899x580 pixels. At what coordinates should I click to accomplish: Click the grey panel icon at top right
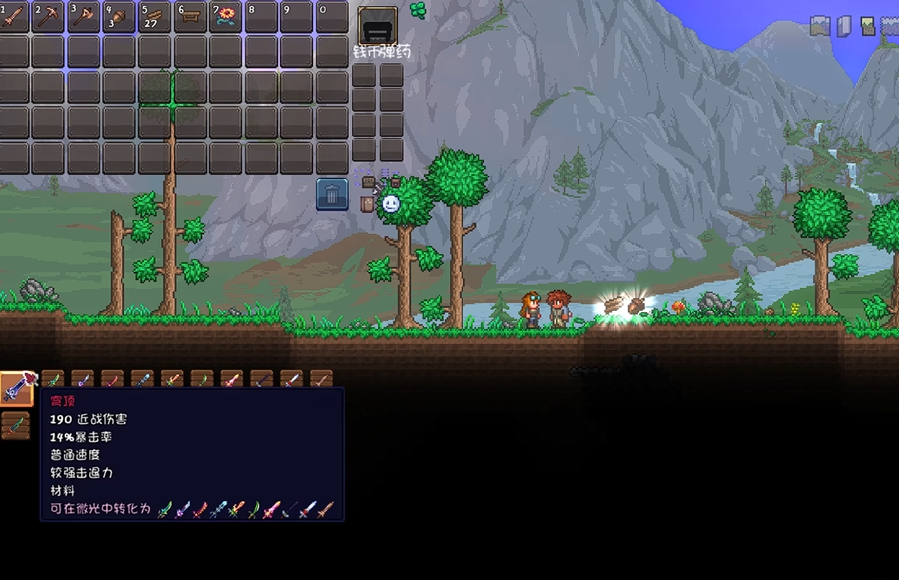click(x=844, y=26)
